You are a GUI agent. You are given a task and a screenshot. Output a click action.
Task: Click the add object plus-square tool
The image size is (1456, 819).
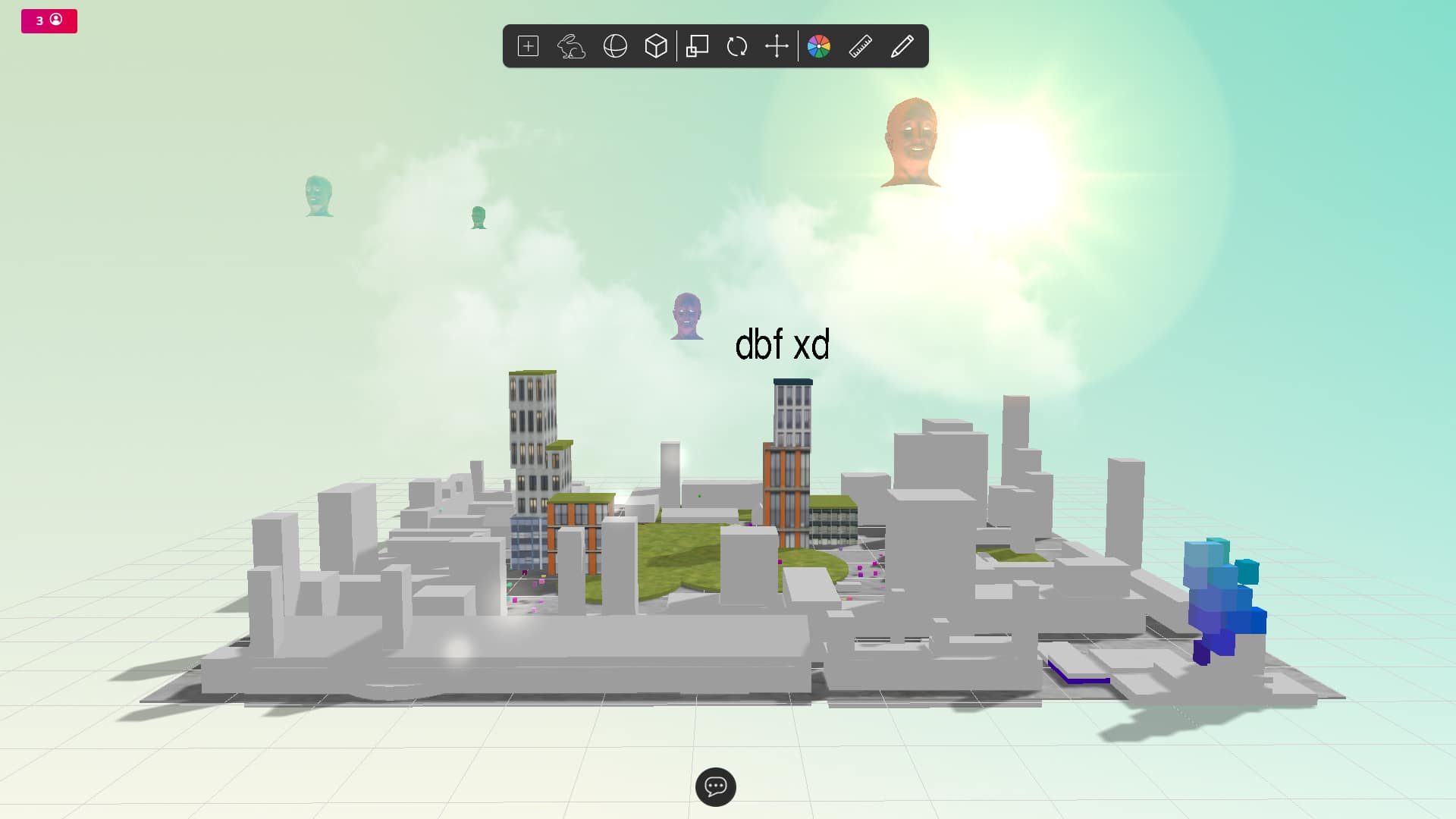coord(528,46)
